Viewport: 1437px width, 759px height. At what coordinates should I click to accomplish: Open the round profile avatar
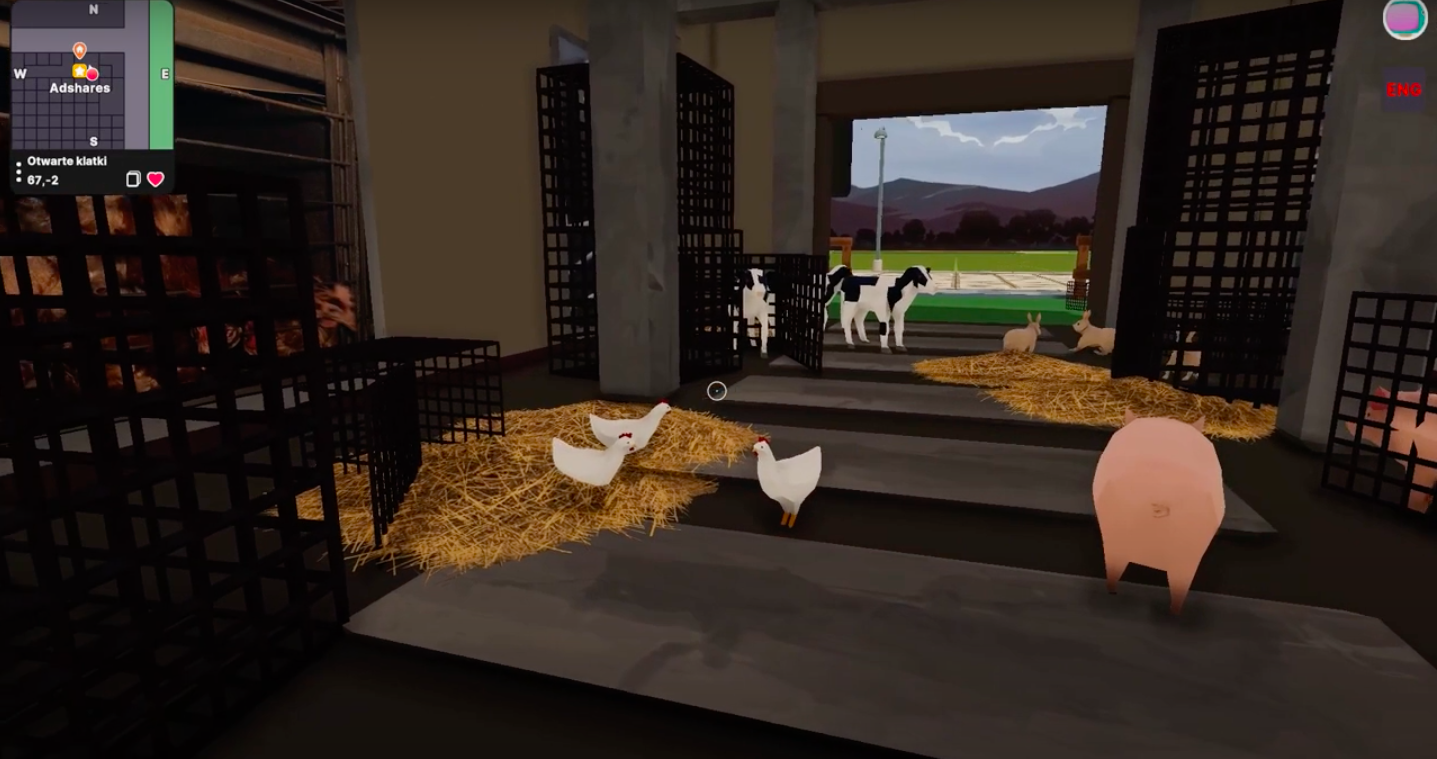click(x=1405, y=19)
